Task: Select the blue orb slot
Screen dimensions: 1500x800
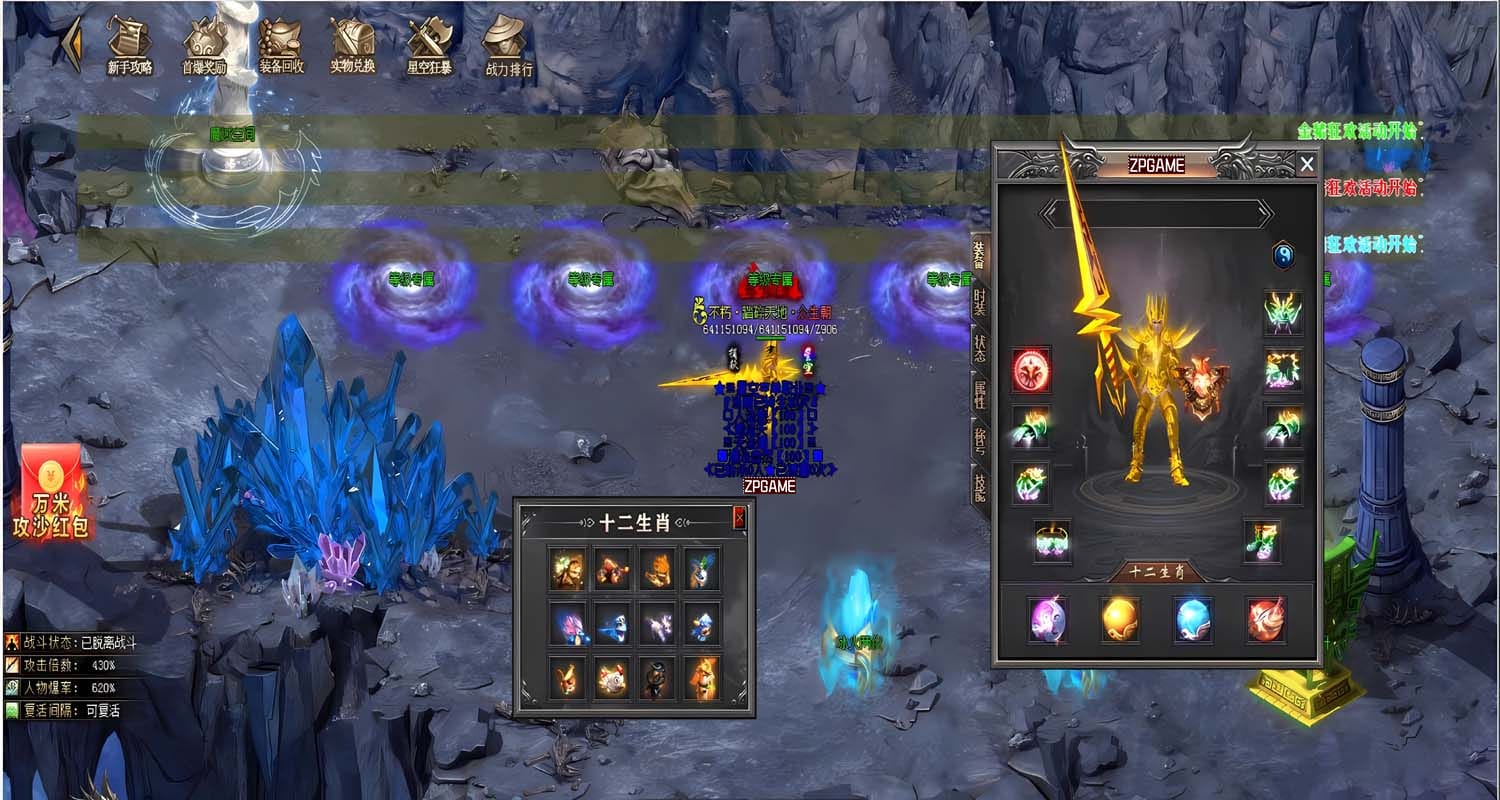Action: coord(1193,619)
